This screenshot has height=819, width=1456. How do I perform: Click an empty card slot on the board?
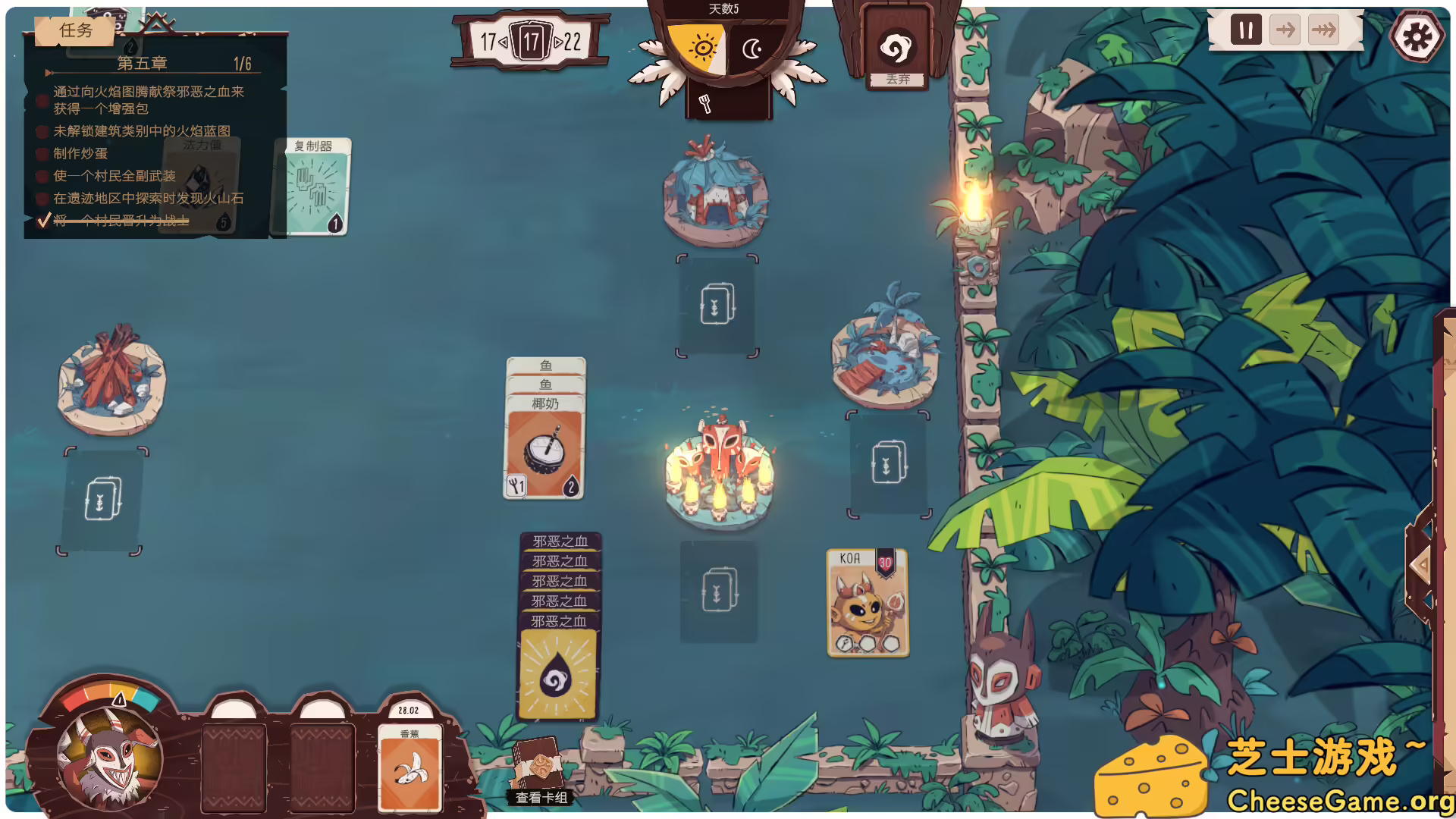717,307
